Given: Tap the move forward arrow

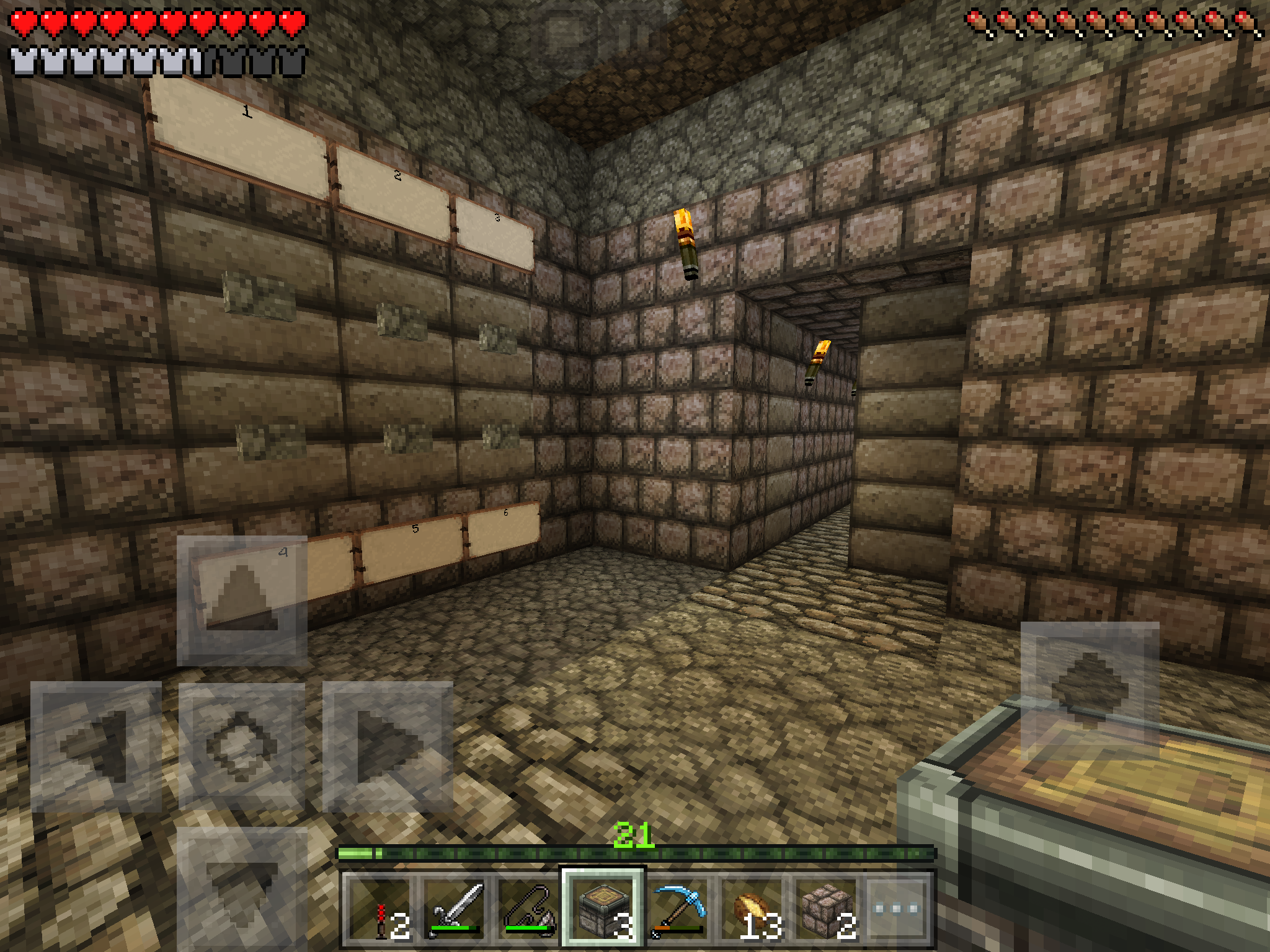Looking at the screenshot, I should 242,600.
